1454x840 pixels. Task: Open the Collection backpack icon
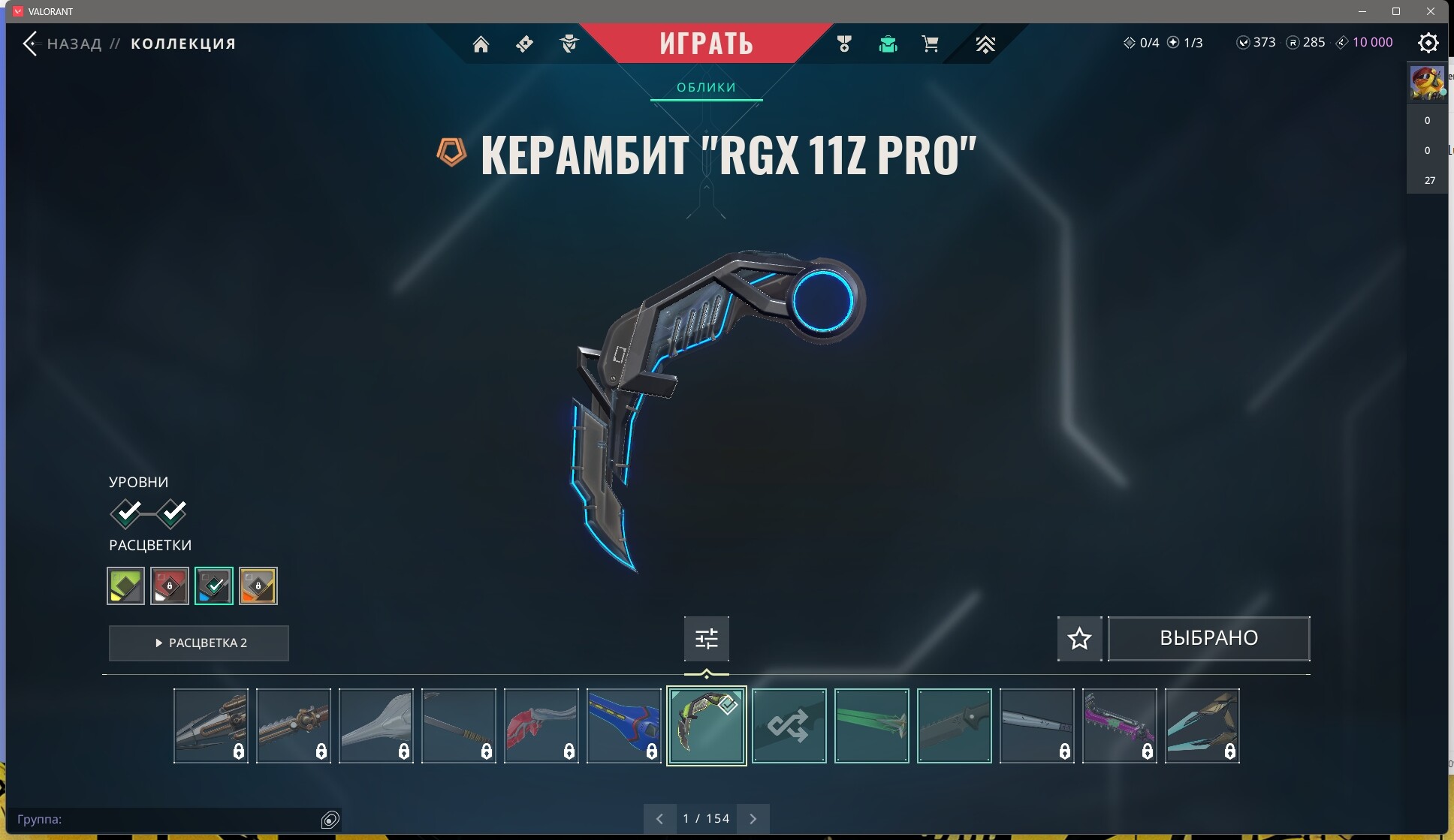click(x=888, y=44)
